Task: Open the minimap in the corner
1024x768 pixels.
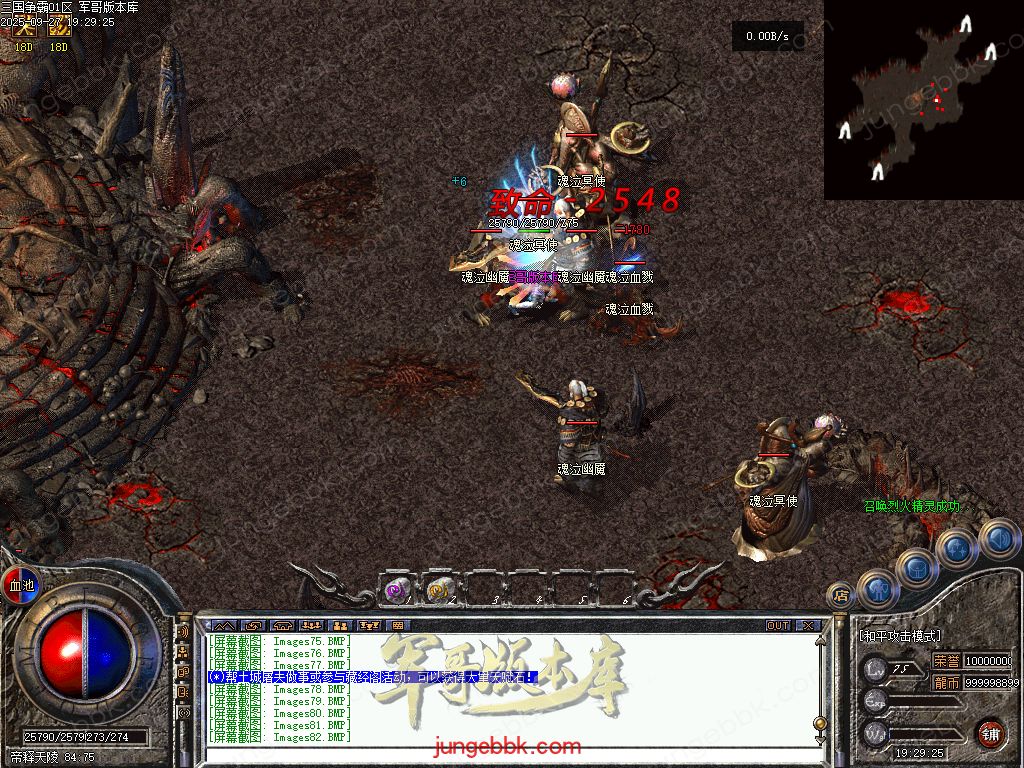Action: tap(923, 99)
